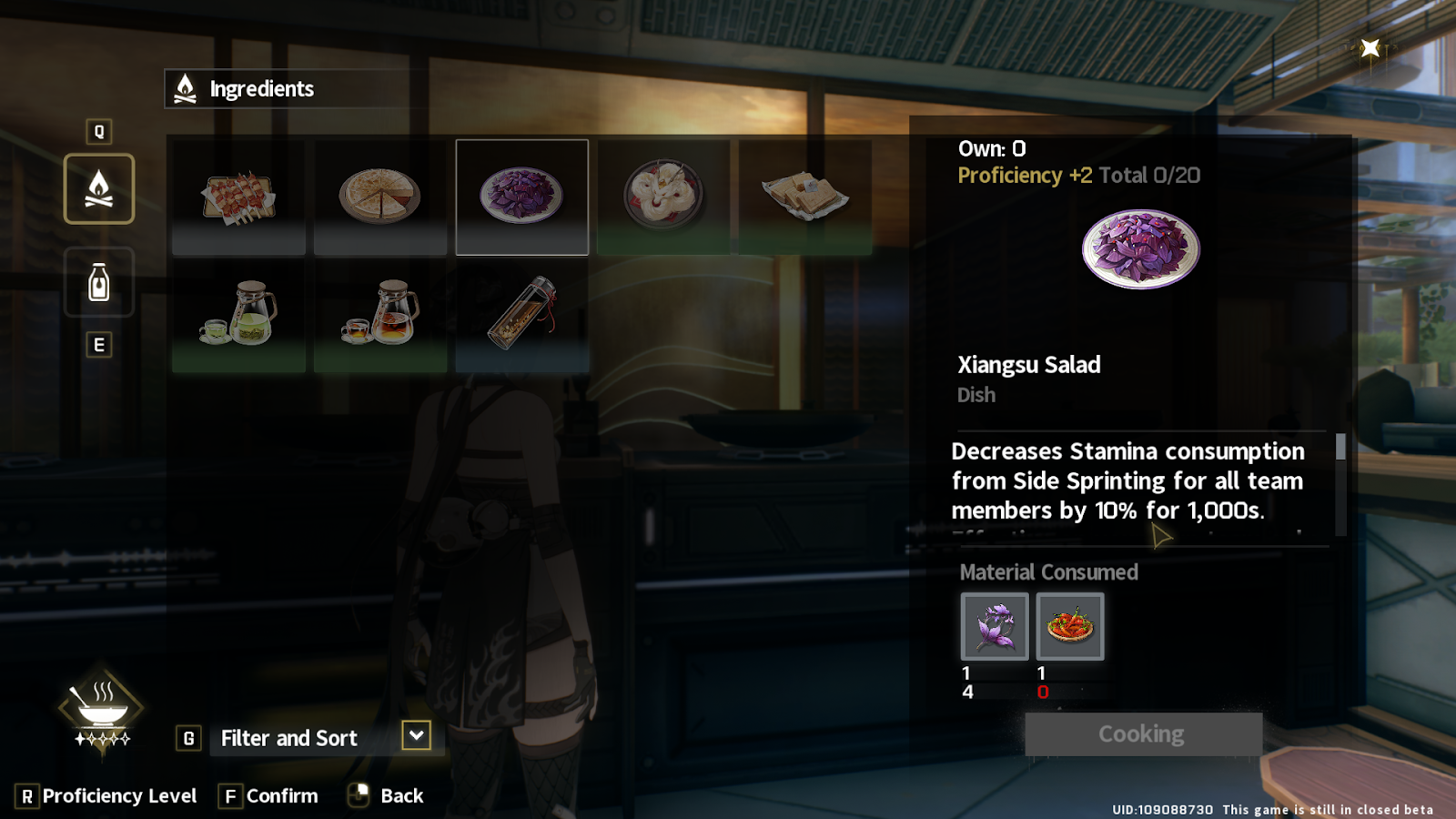Choose the green tea pitcher recipe
This screenshot has height=819, width=1456.
[238, 314]
